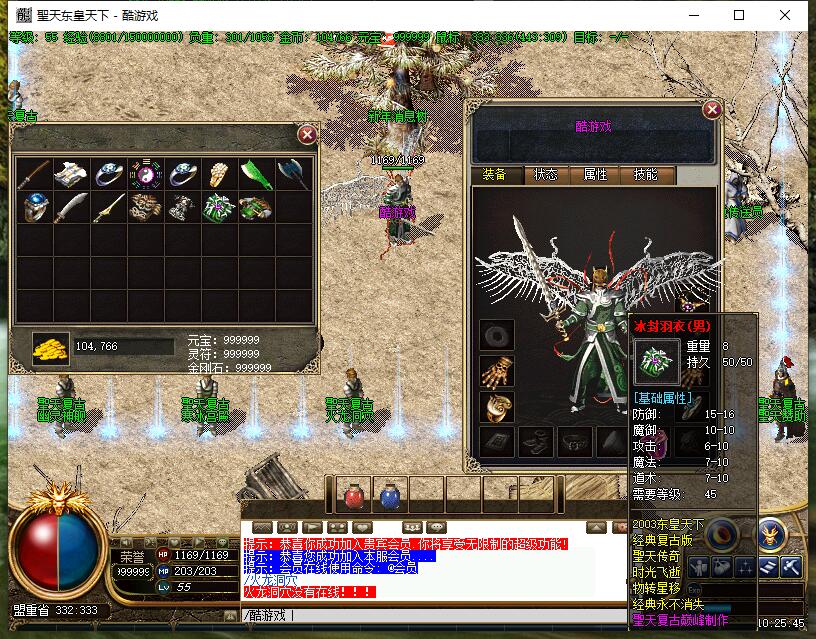
Task: Show the 技能 tab
Action: [646, 174]
